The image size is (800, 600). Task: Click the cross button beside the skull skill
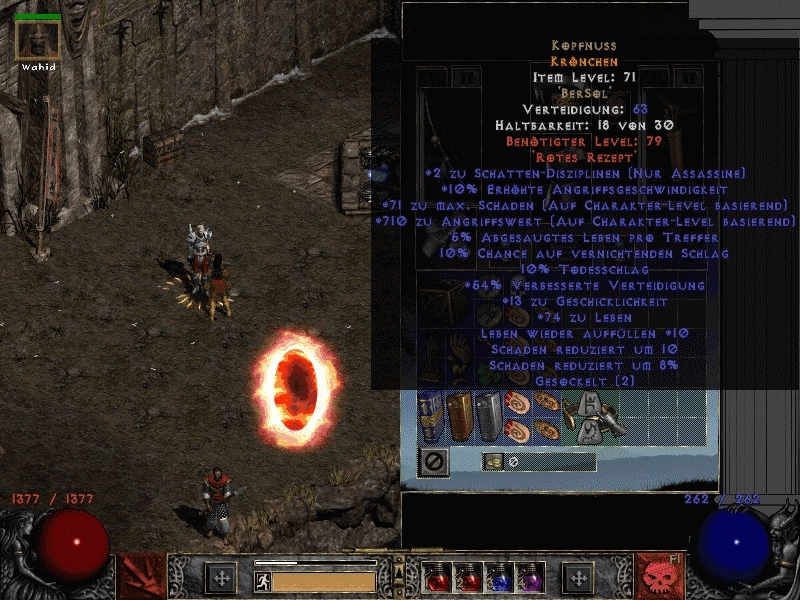point(578,578)
